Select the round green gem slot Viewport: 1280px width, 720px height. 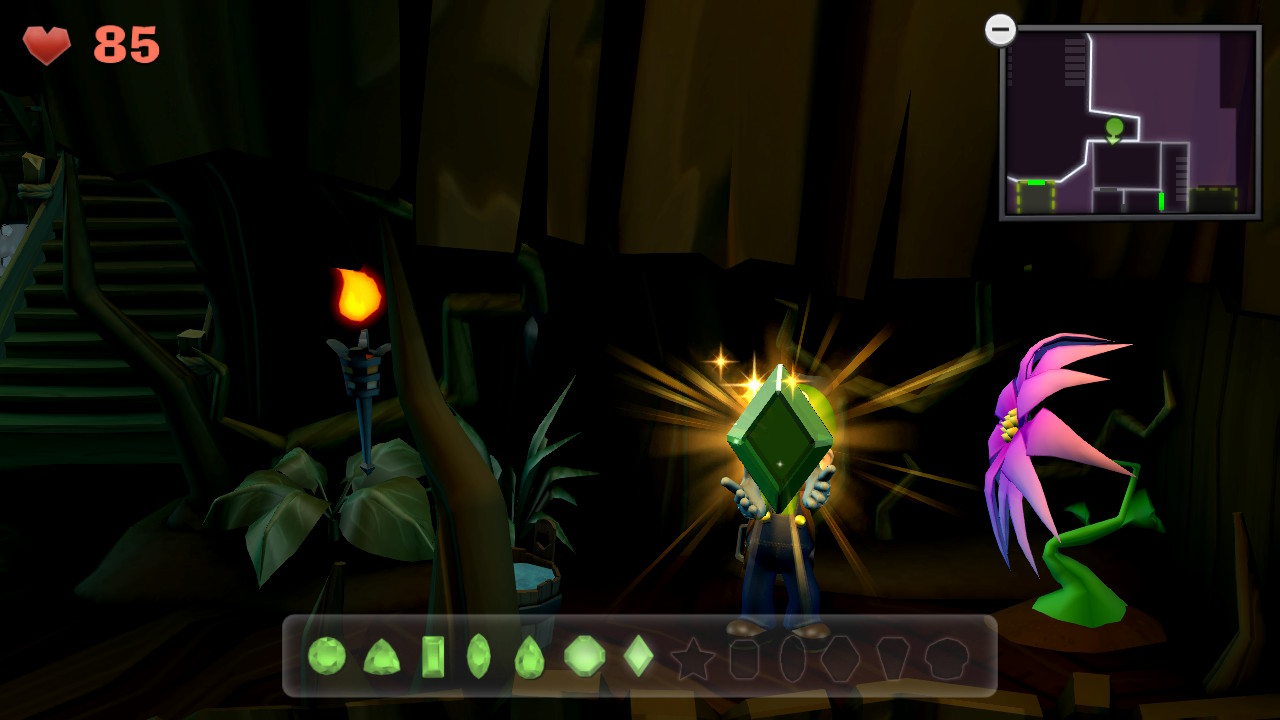(326, 656)
